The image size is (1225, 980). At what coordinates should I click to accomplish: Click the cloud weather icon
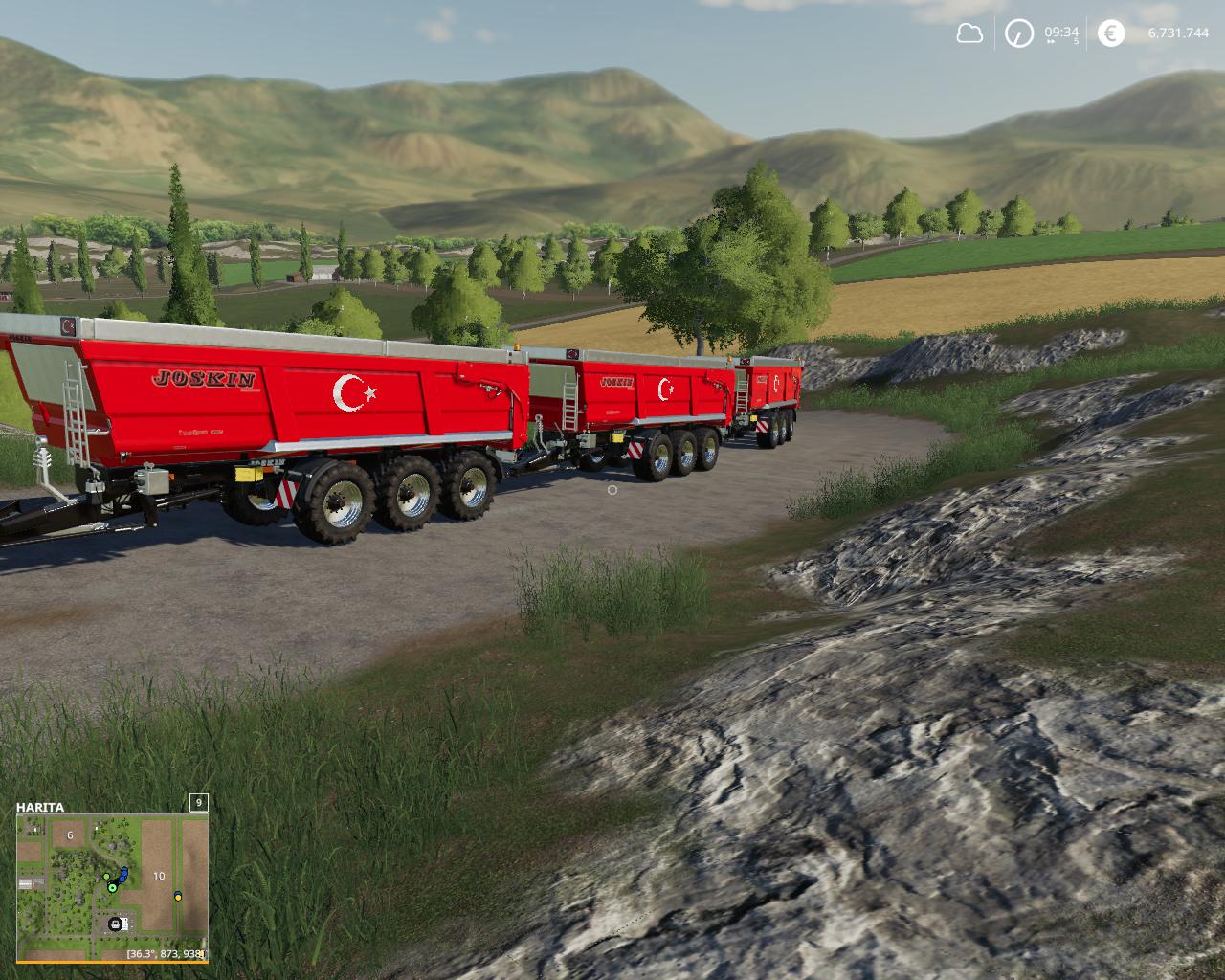coord(969,34)
